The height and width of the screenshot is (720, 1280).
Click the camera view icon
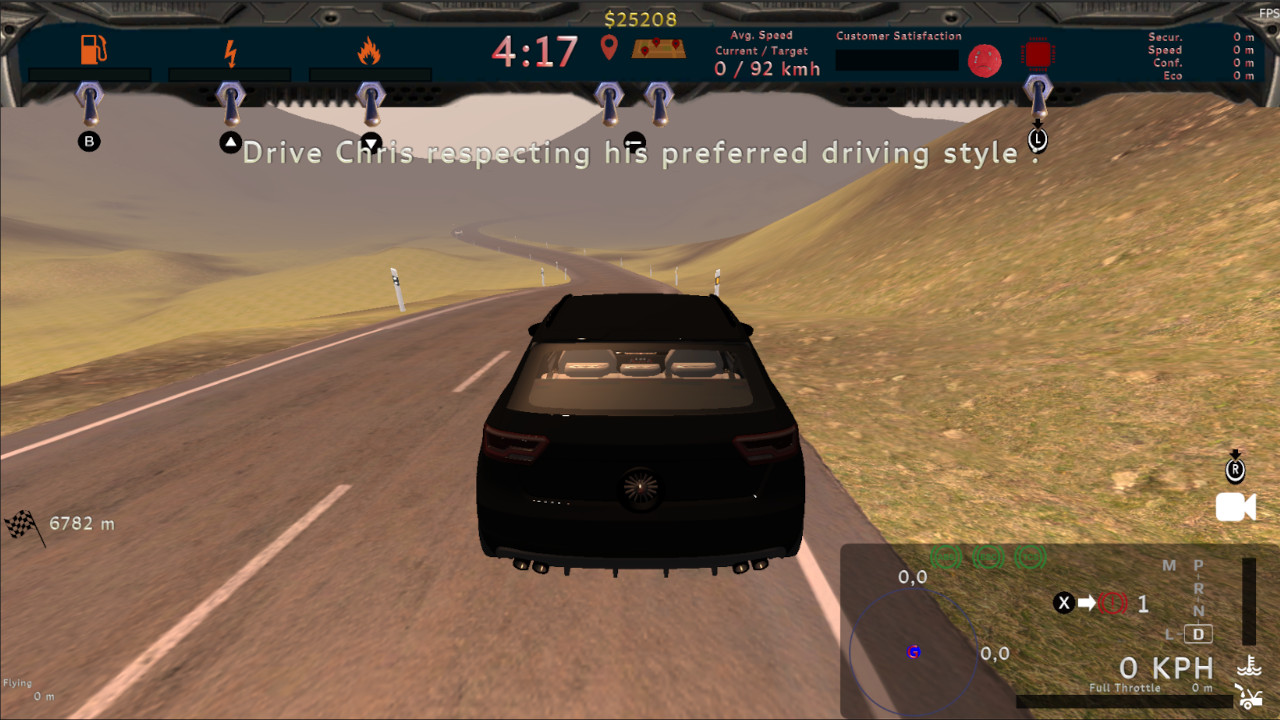[x=1235, y=507]
